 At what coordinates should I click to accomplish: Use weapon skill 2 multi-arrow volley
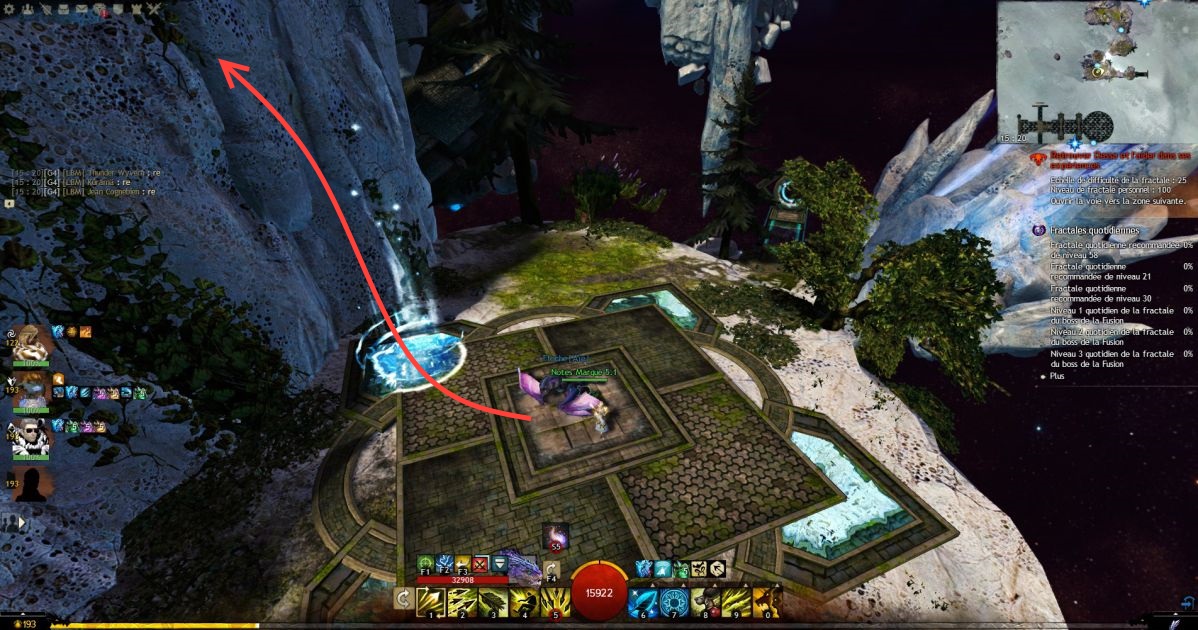(x=462, y=601)
